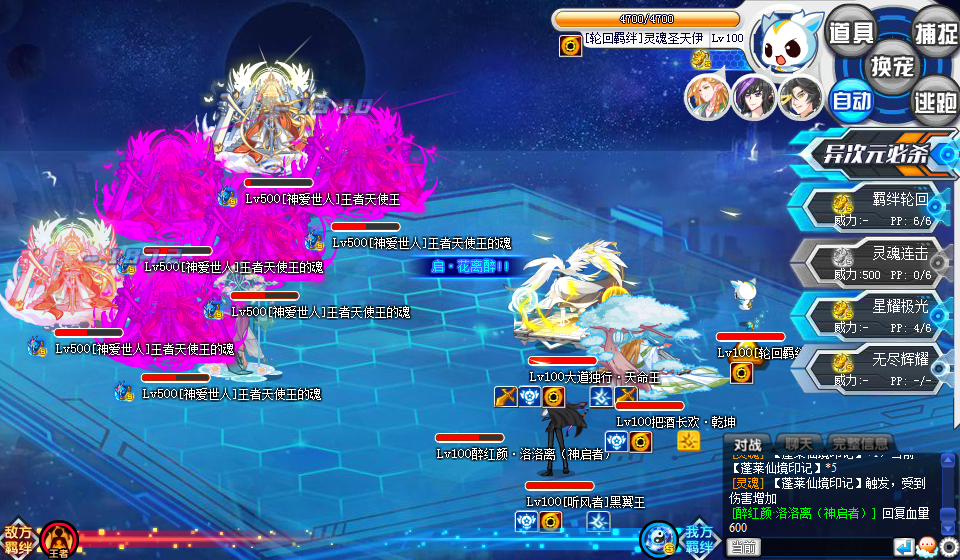Send the chat message with the arrow button

903,547
